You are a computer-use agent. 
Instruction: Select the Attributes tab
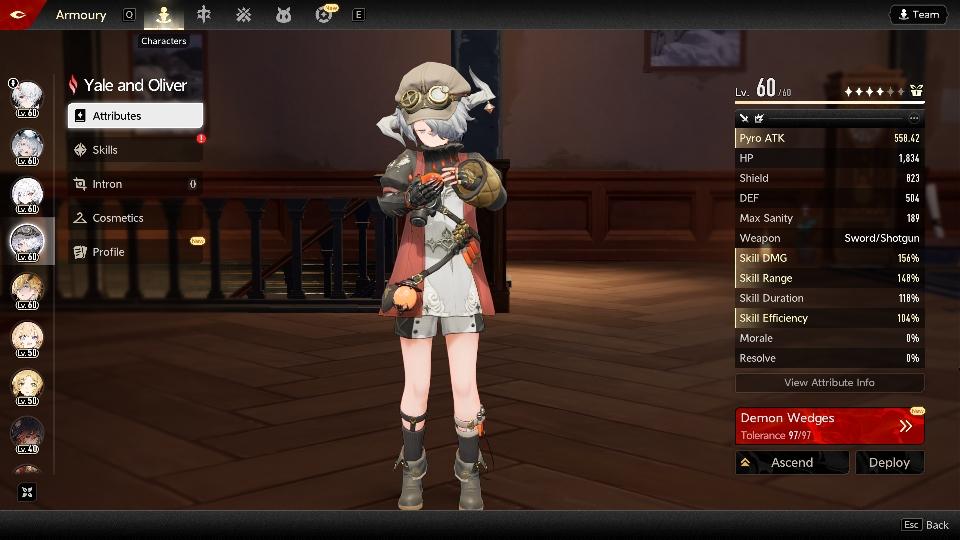pyautogui.click(x=135, y=116)
